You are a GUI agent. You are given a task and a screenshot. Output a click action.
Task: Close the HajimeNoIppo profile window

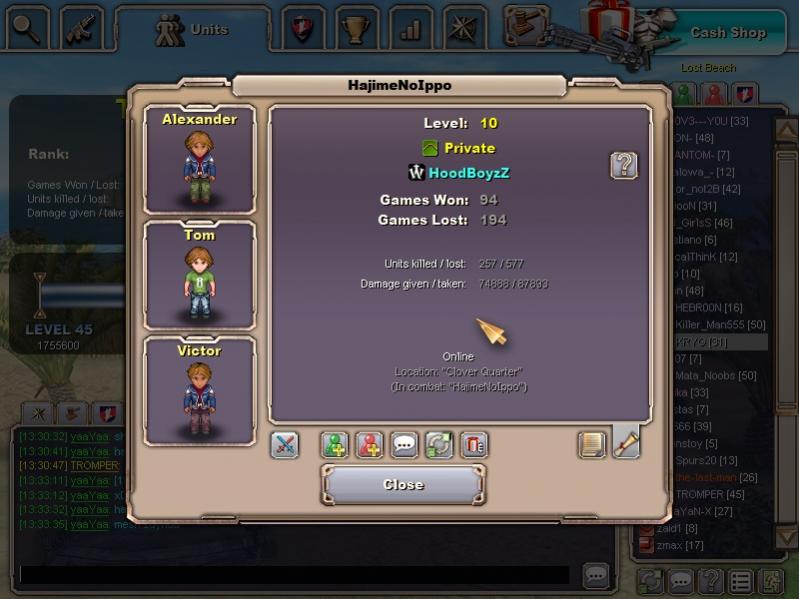click(403, 485)
